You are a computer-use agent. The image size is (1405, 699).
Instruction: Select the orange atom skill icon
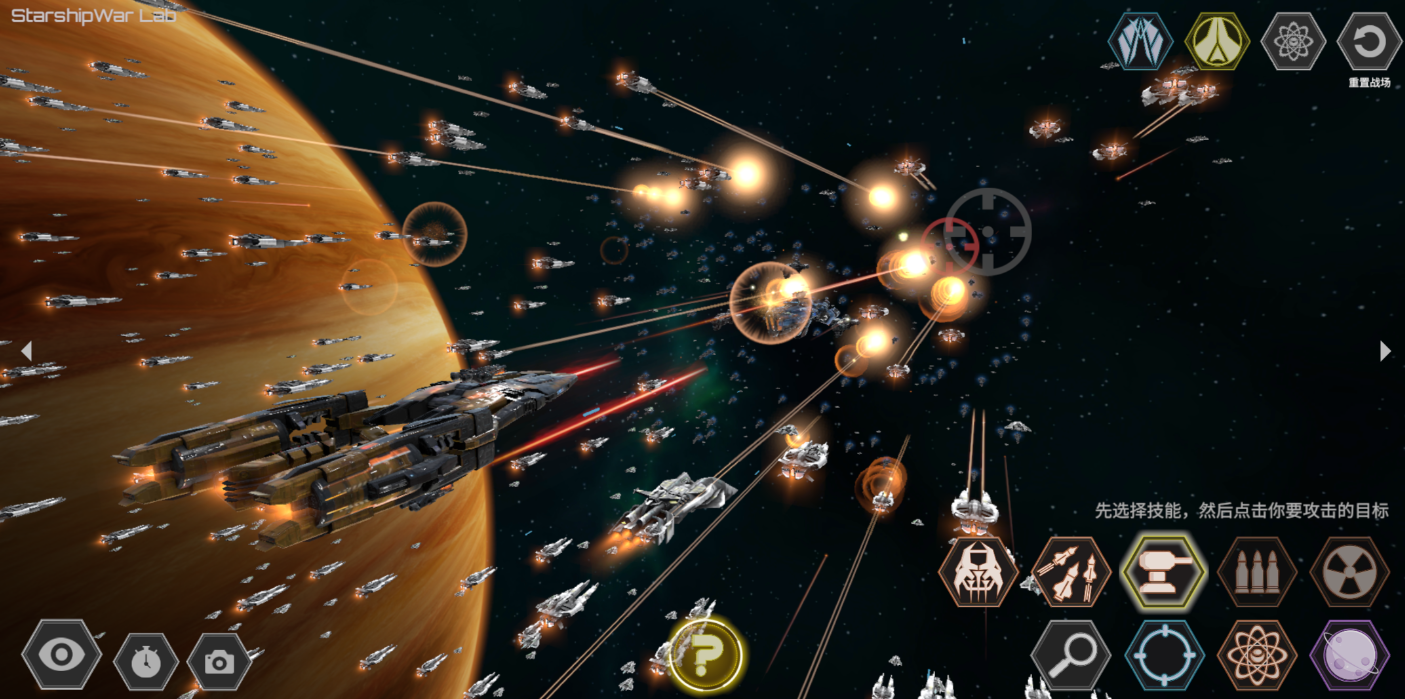click(1257, 656)
